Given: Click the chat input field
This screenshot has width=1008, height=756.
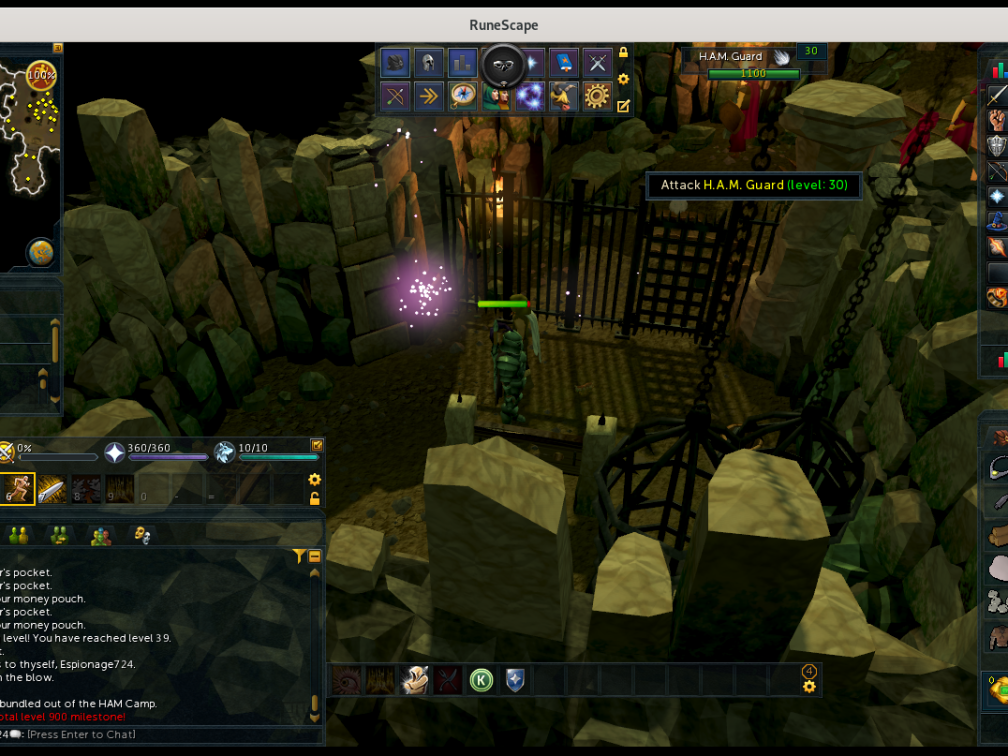Looking at the screenshot, I should tap(150, 735).
